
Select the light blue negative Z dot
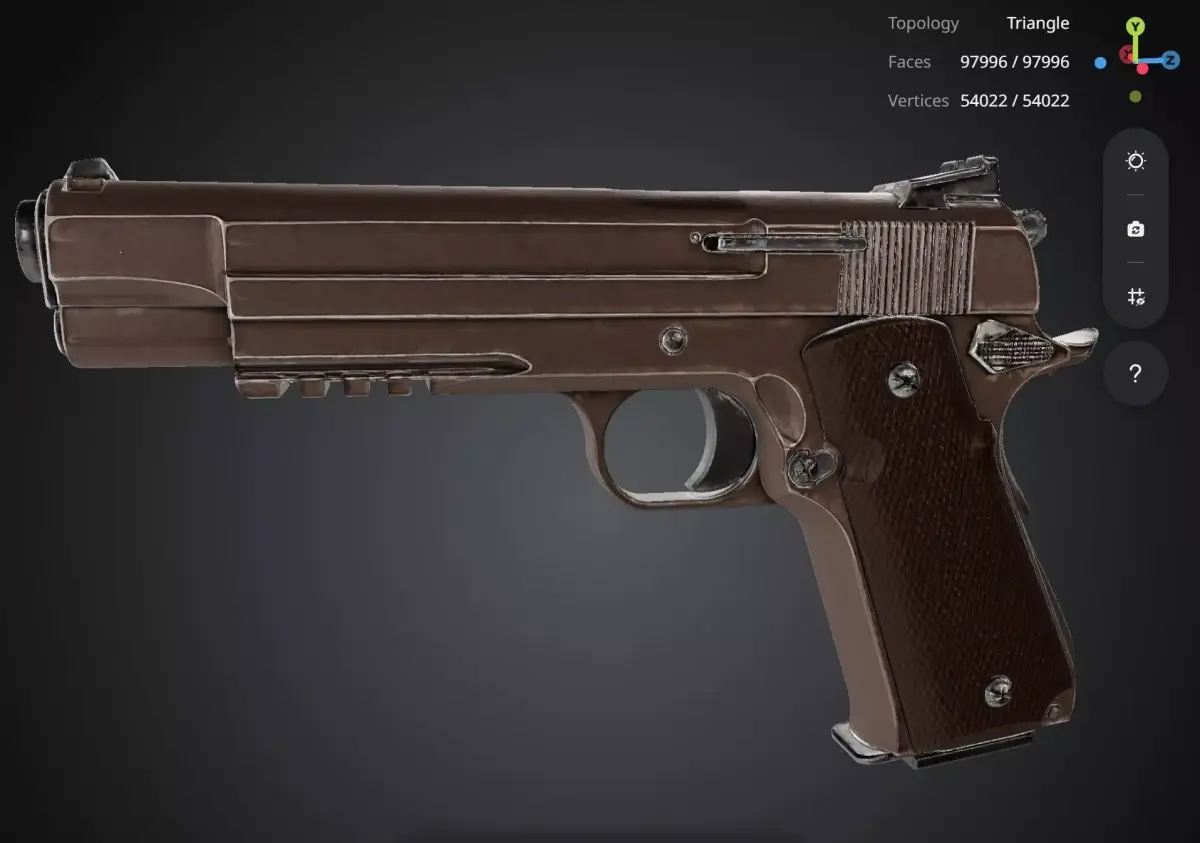point(1100,63)
